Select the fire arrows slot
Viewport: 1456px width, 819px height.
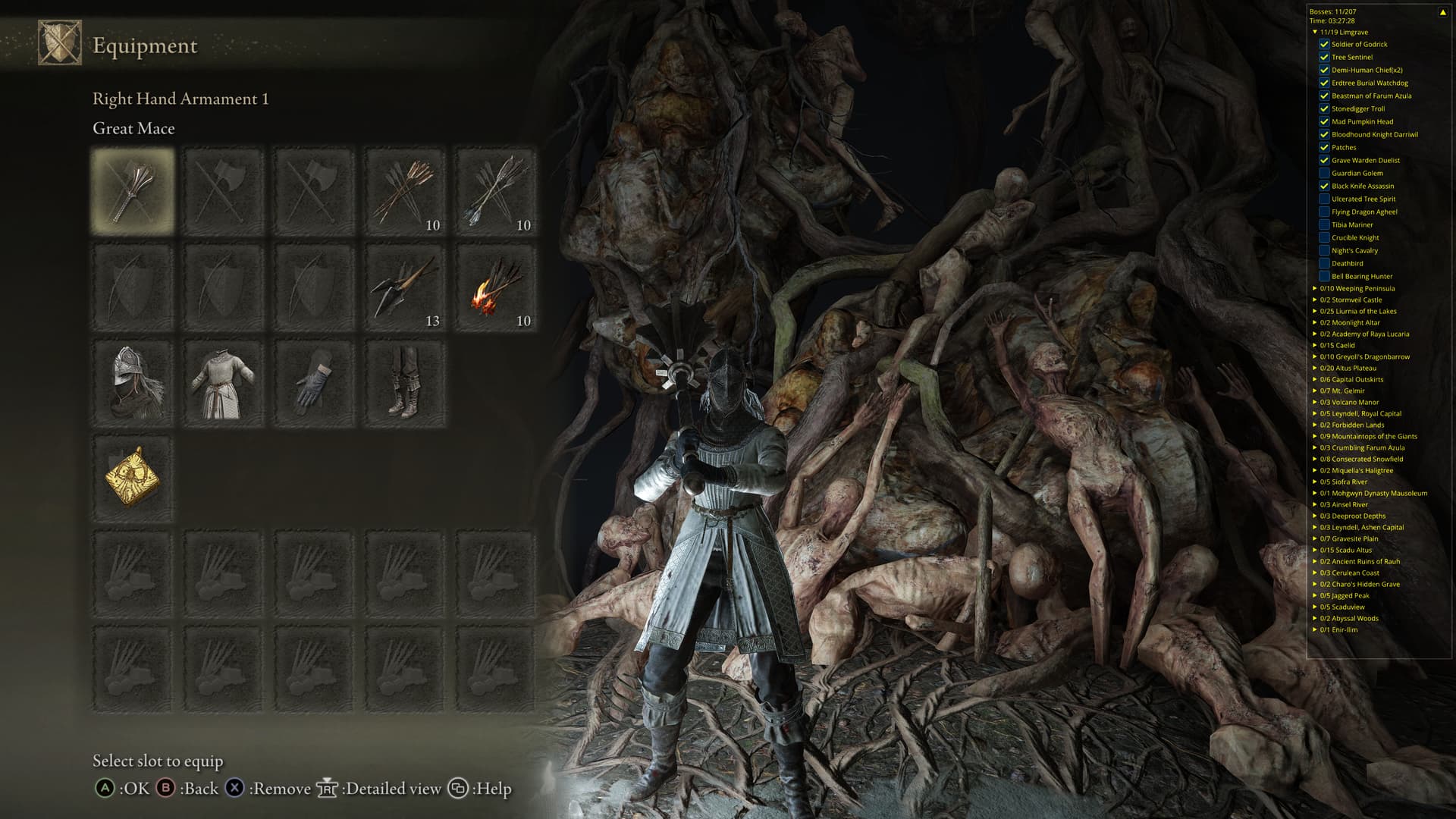click(496, 287)
